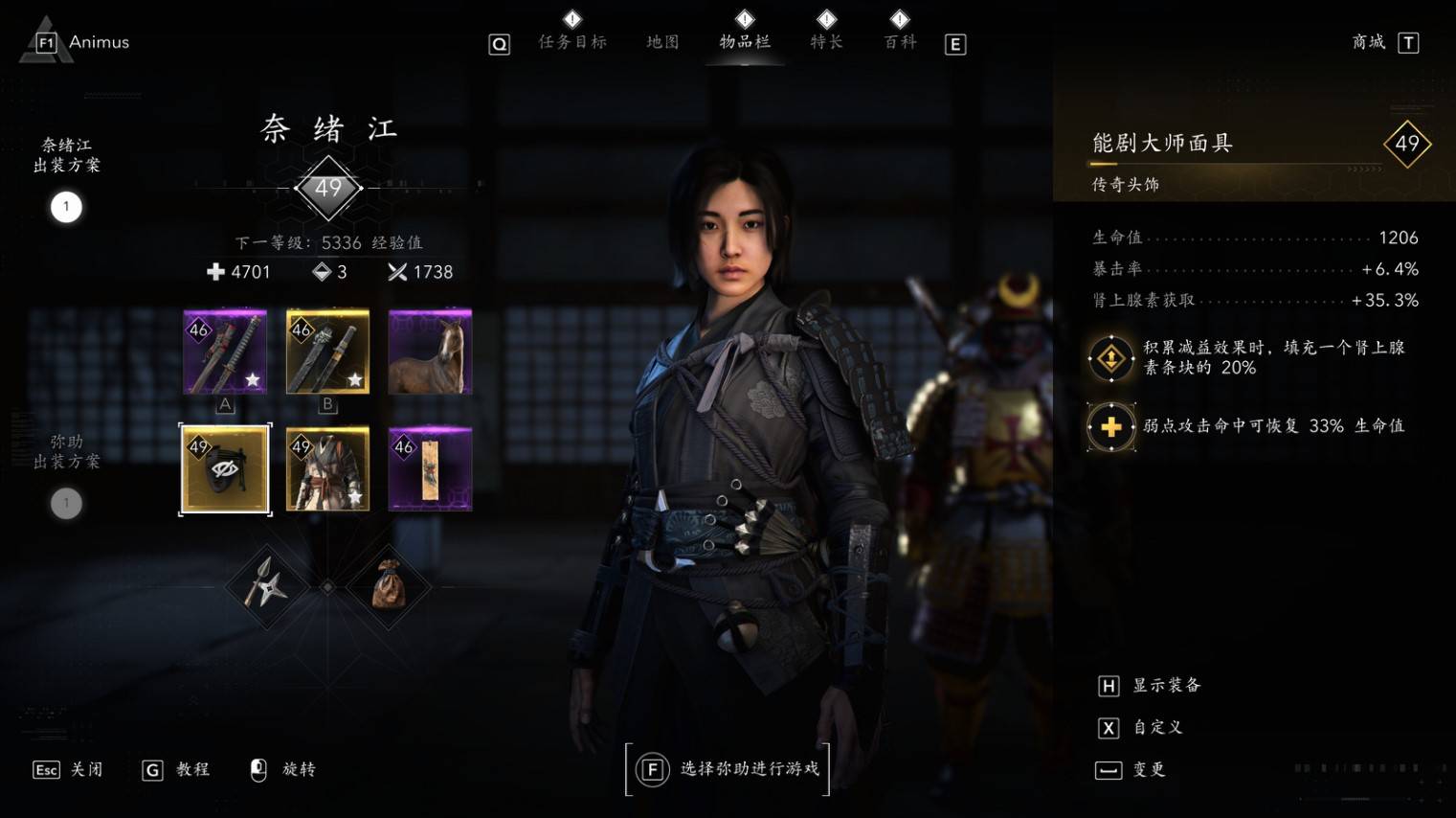This screenshot has width=1456, height=818.
Task: Click 选择弥助进行游戏 to switch character
Action: (728, 769)
